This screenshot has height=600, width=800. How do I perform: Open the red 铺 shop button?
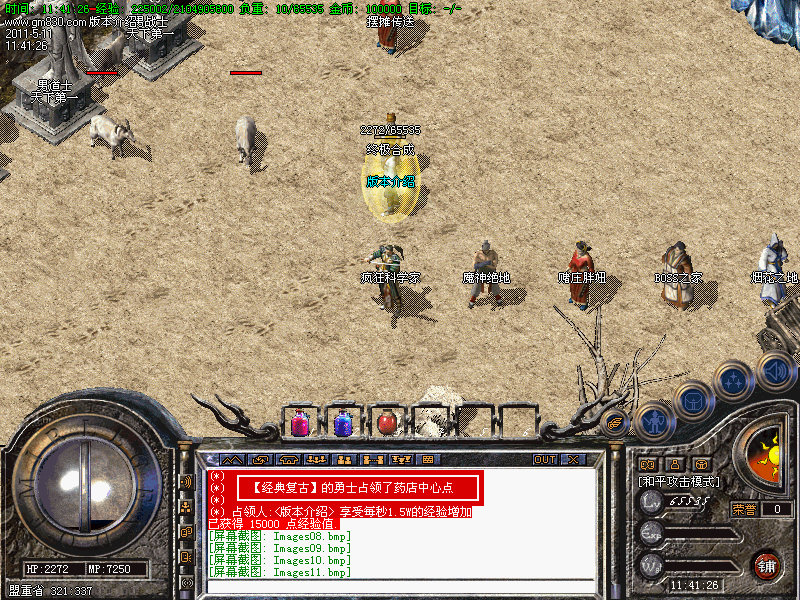click(766, 565)
